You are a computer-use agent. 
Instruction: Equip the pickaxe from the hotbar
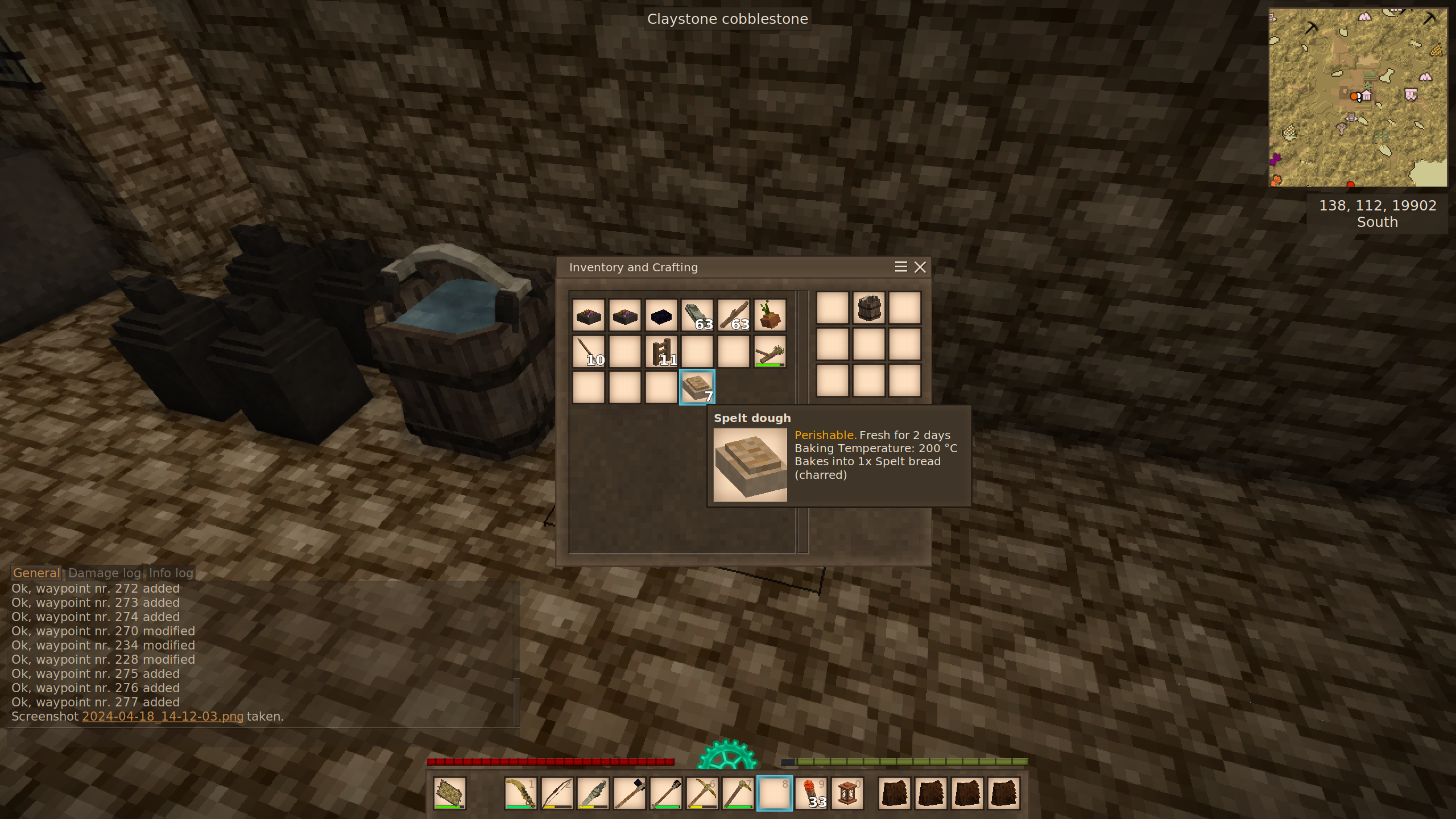pos(702,793)
